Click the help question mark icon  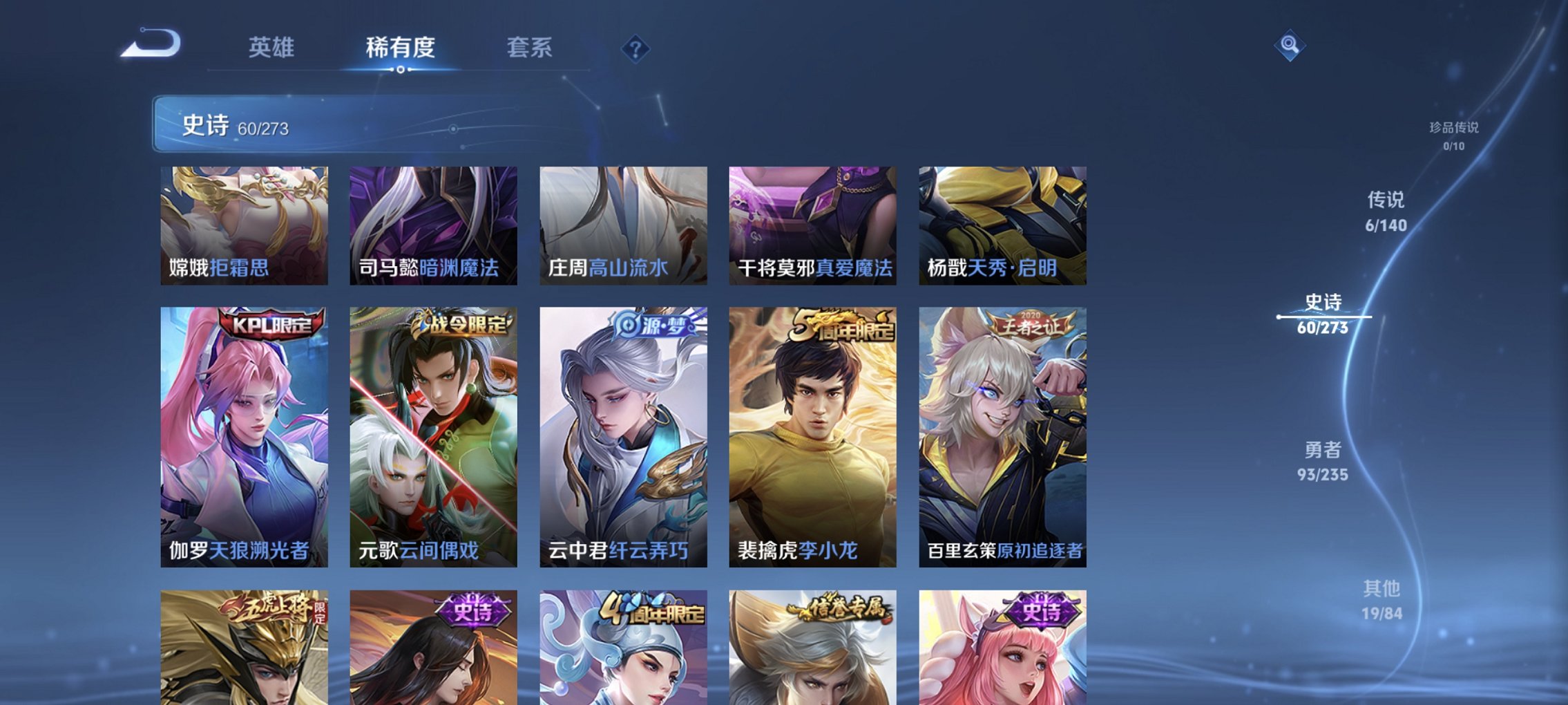point(635,48)
